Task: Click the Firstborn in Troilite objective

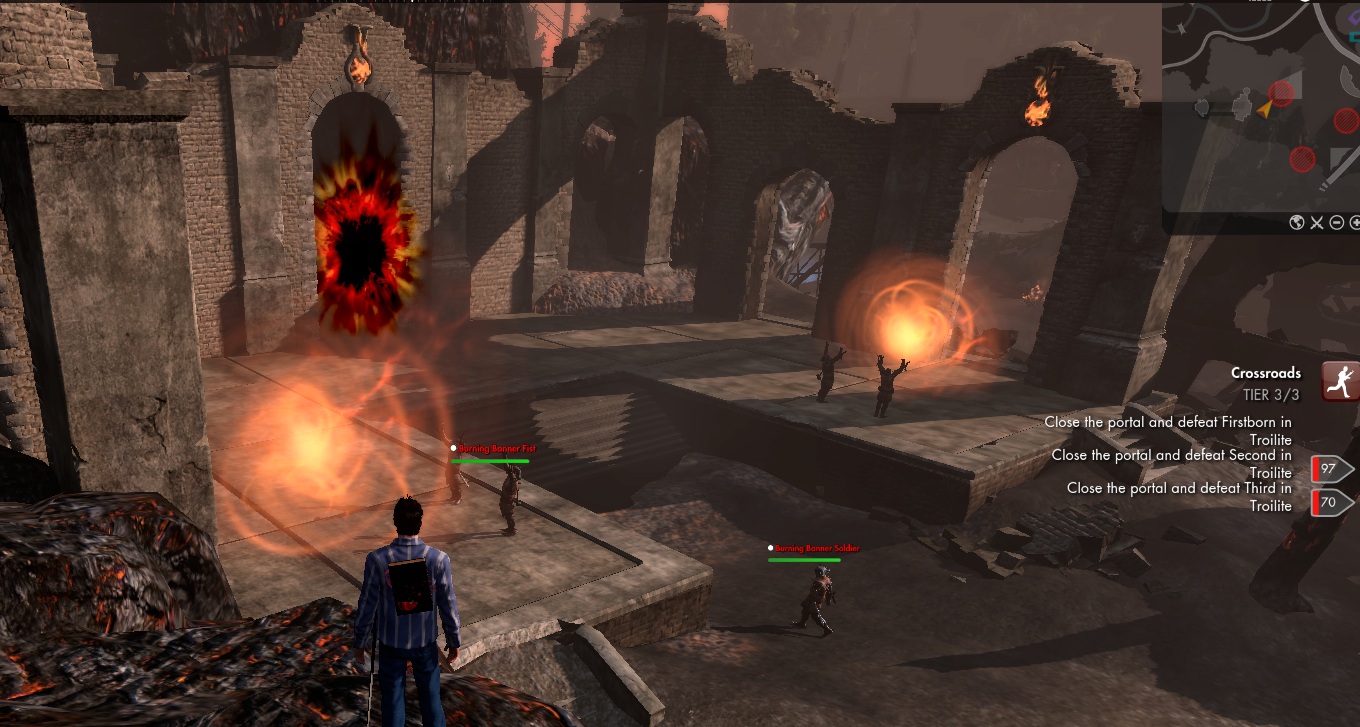Action: [1168, 431]
